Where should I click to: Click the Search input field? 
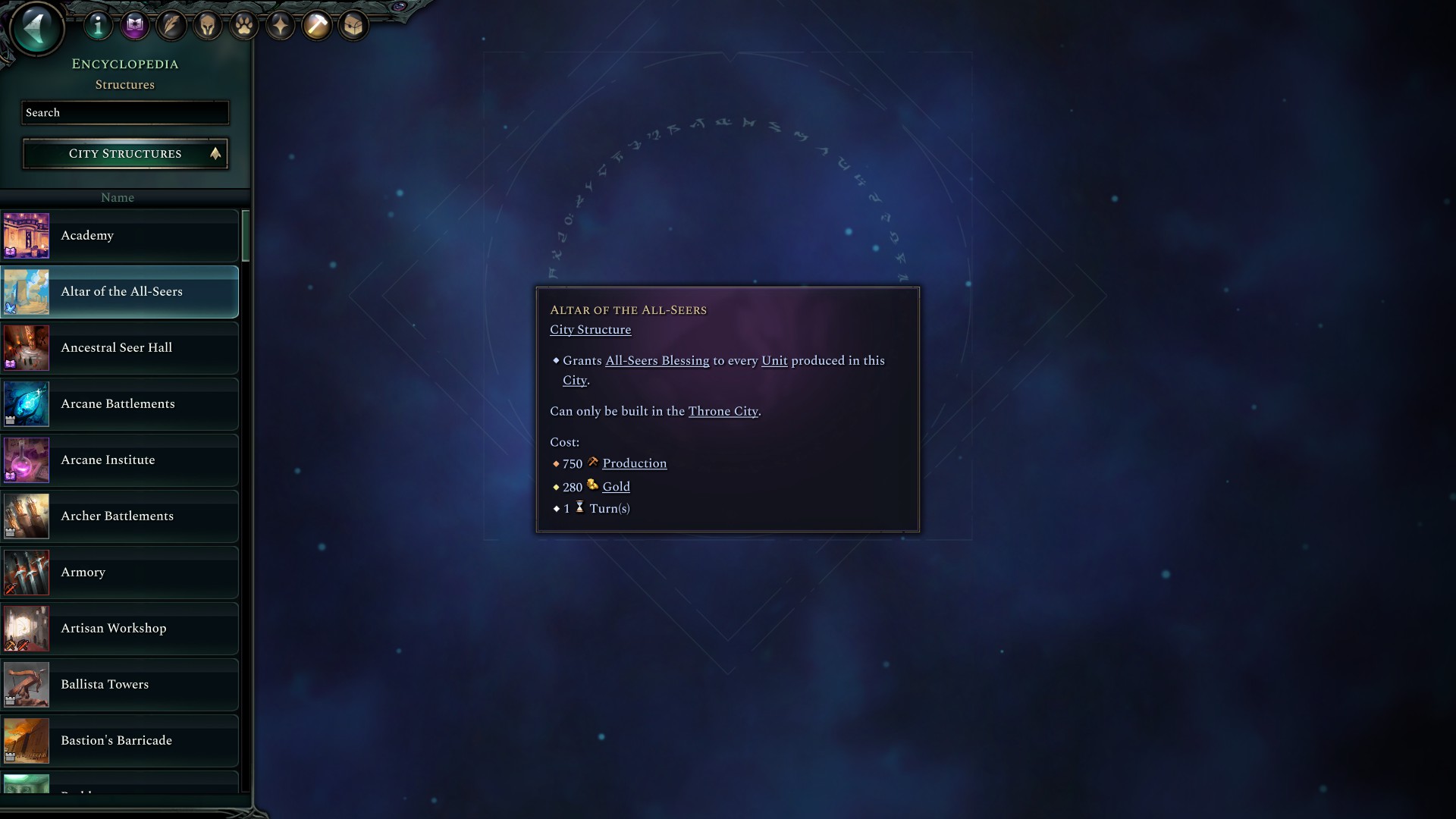(124, 112)
